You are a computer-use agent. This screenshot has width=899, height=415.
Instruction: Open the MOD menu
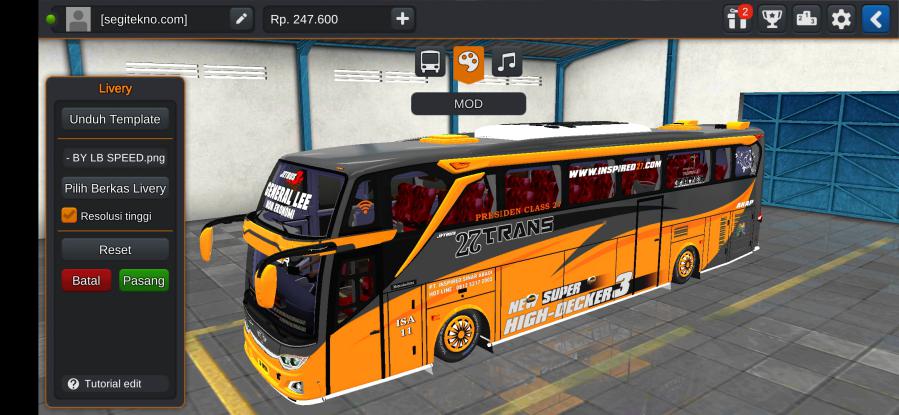coord(468,104)
